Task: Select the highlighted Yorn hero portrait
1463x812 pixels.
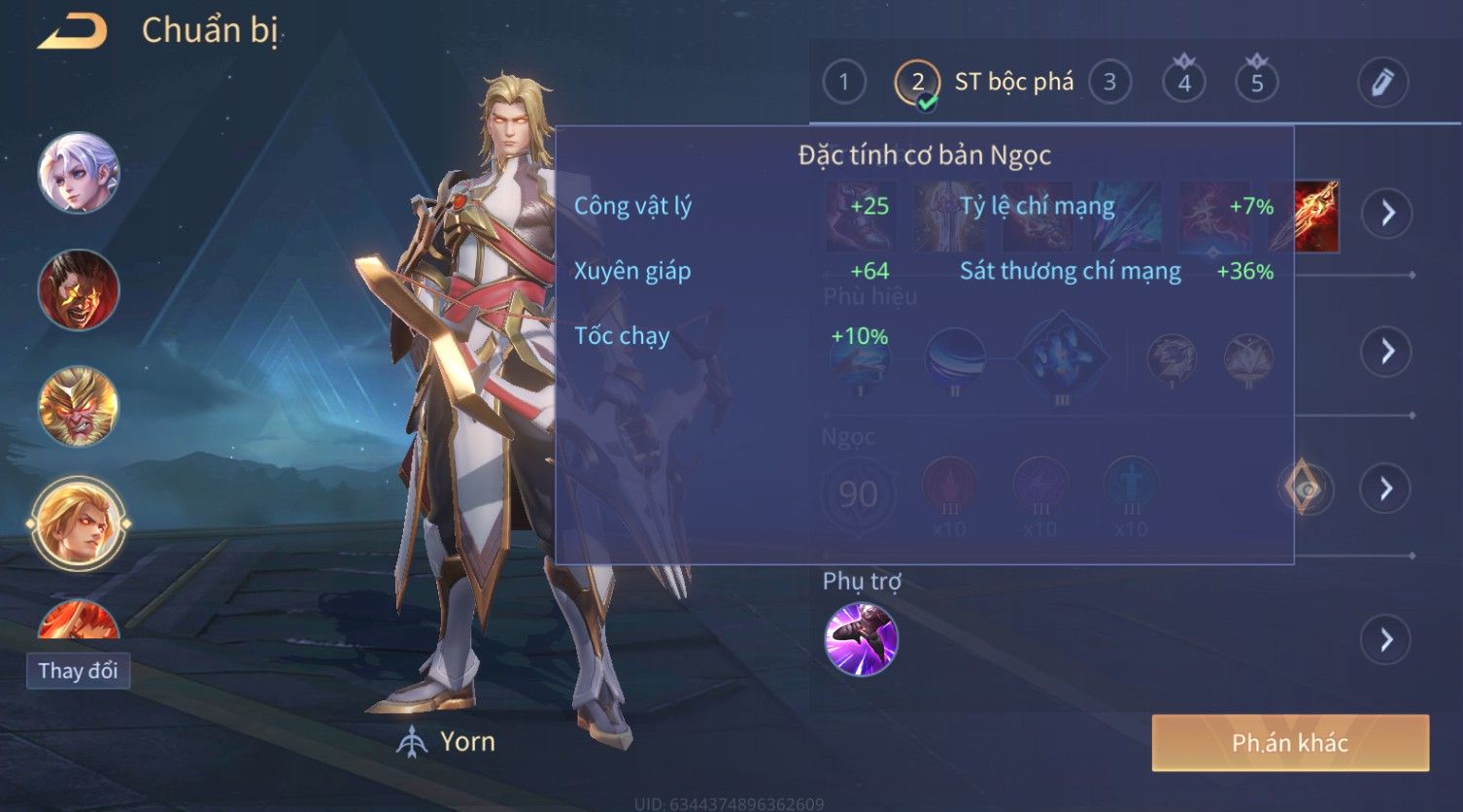Action: point(78,524)
